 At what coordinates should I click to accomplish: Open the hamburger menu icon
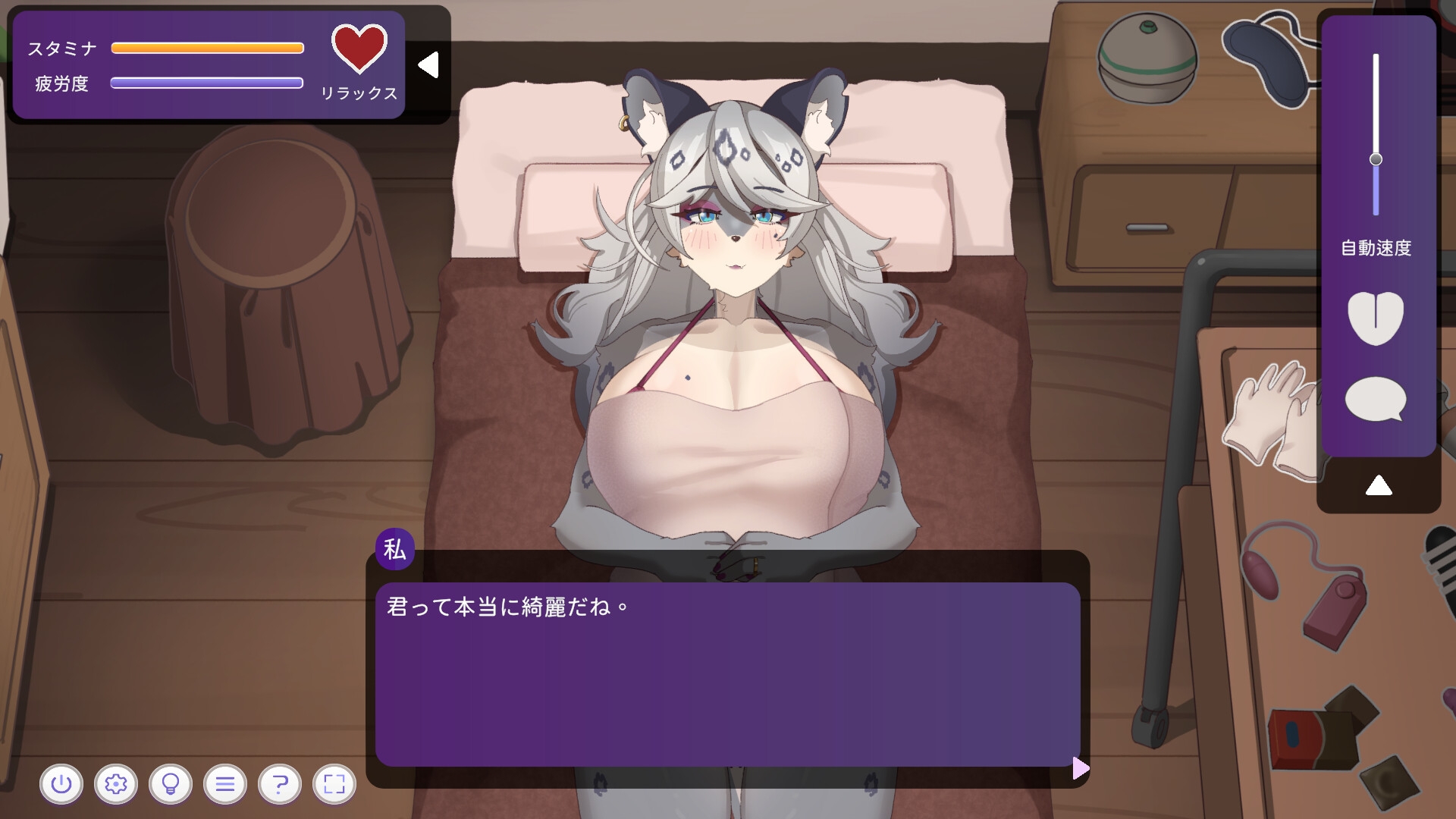point(224,784)
